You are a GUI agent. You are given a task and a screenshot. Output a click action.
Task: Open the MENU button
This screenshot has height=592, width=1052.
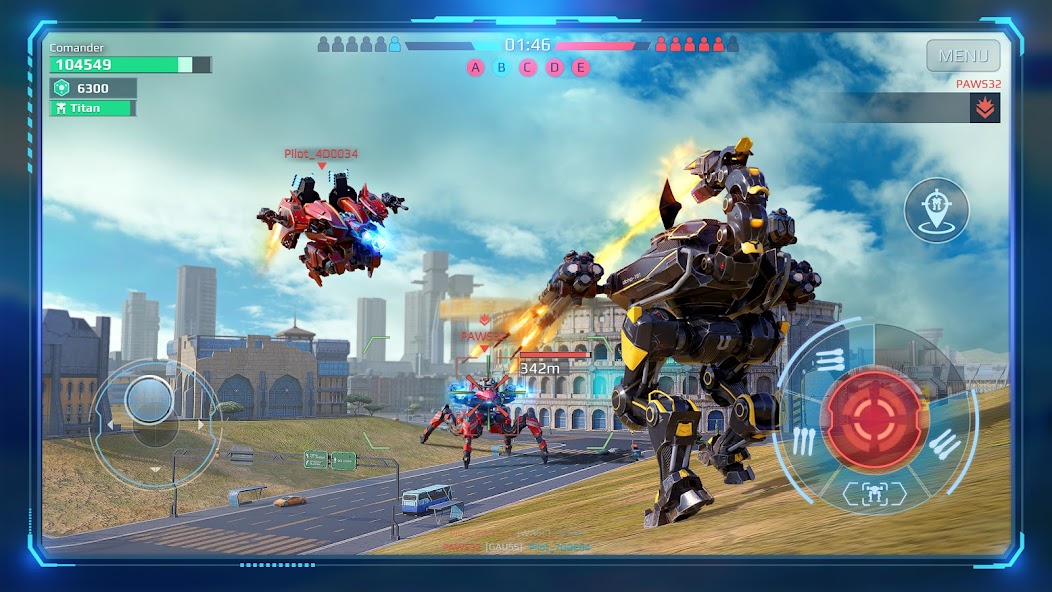(963, 56)
